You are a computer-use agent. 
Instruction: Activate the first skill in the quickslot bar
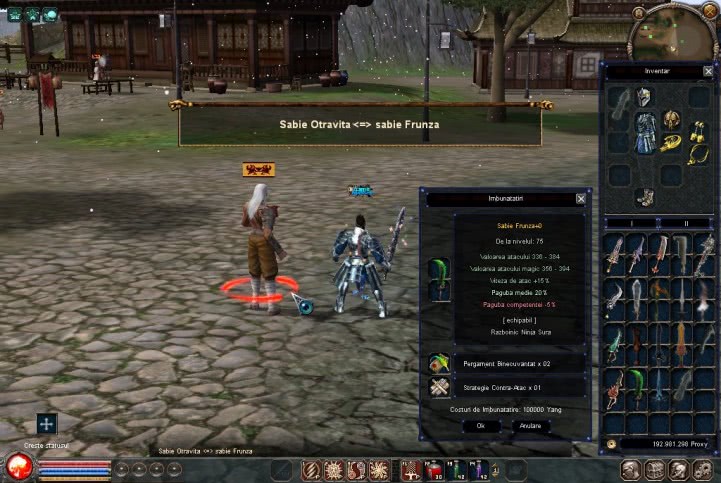coord(310,469)
